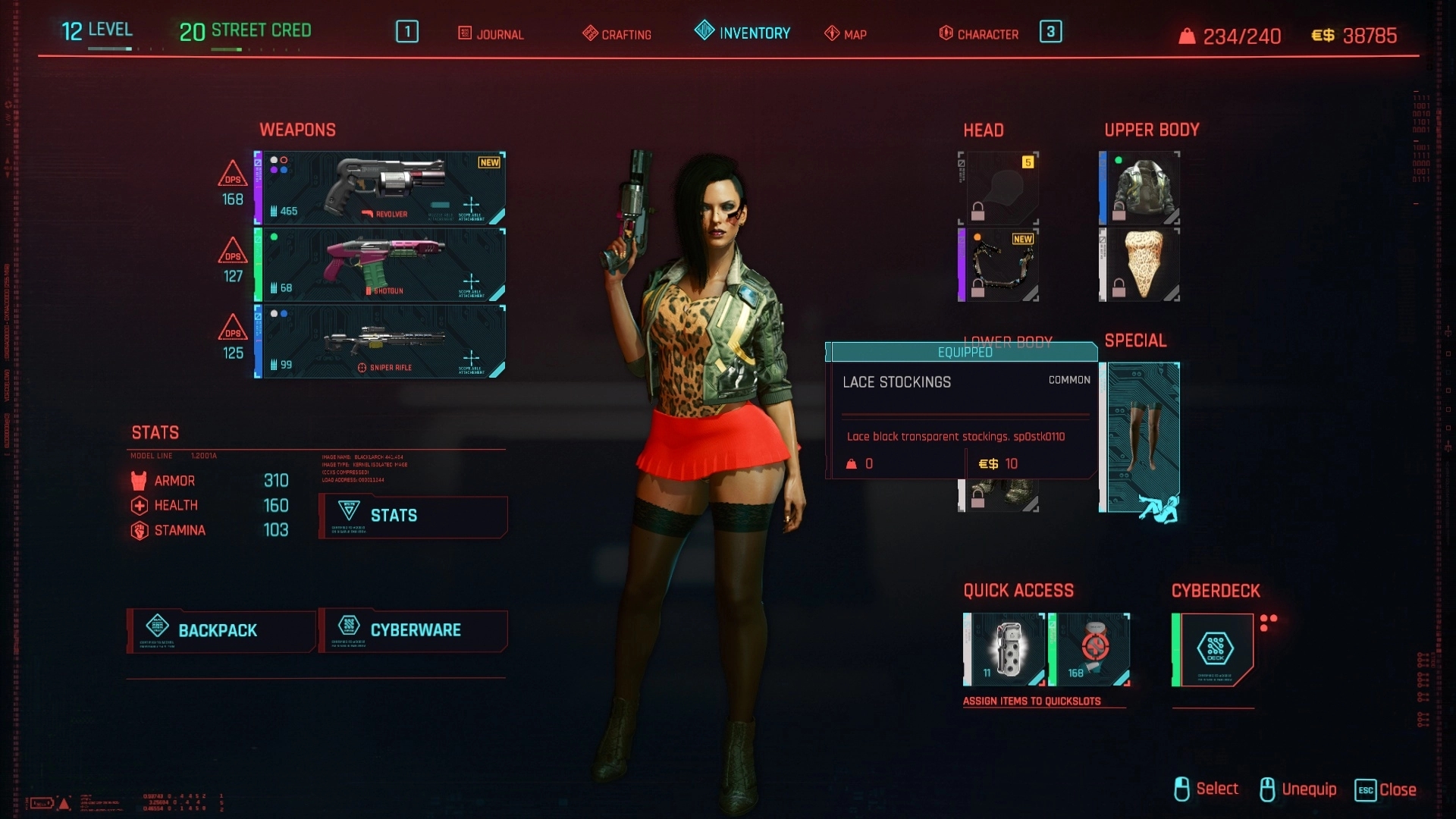
Task: Select the cap head slot
Action: click(999, 188)
